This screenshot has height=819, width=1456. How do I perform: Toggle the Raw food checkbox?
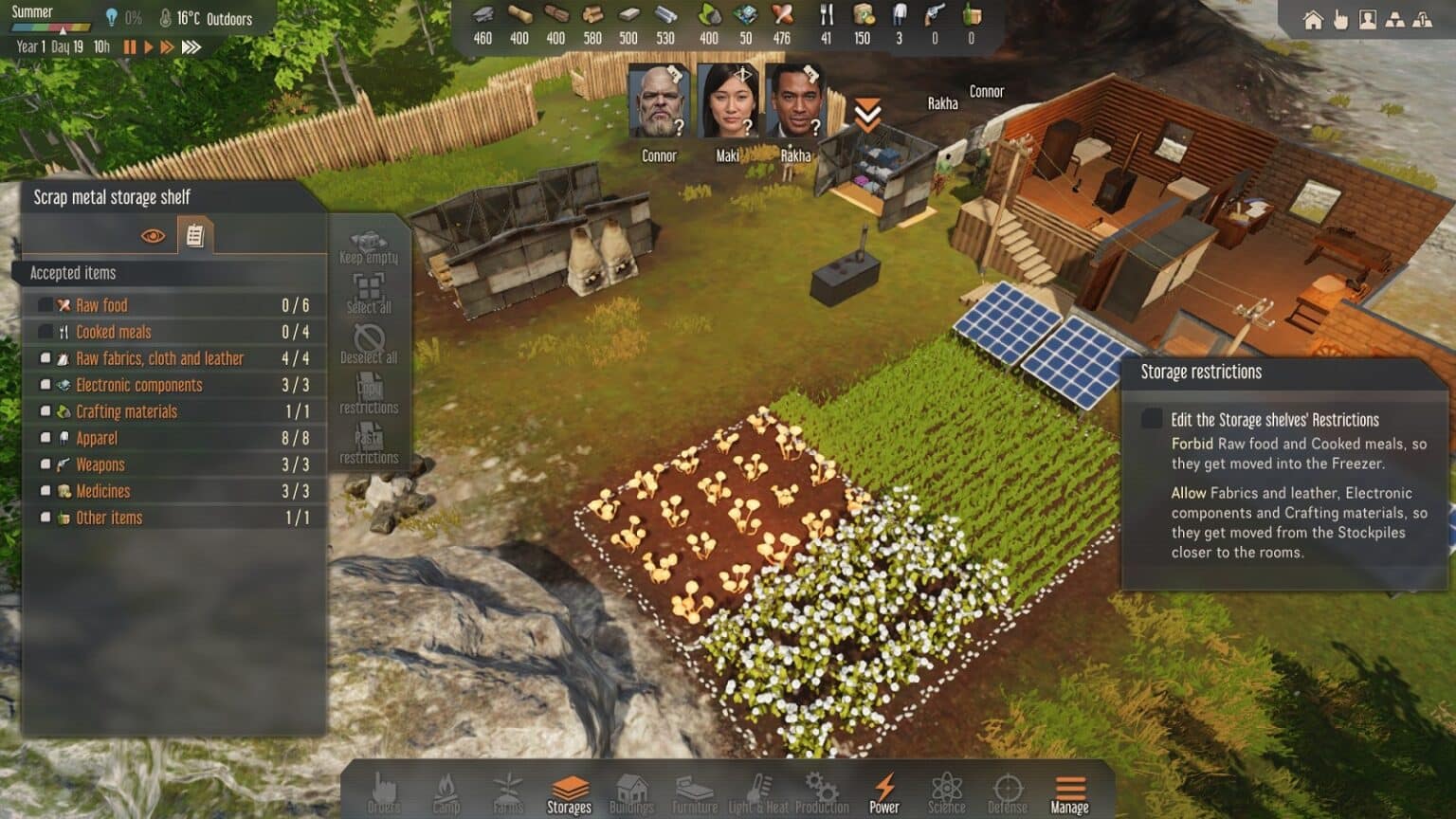(x=45, y=305)
